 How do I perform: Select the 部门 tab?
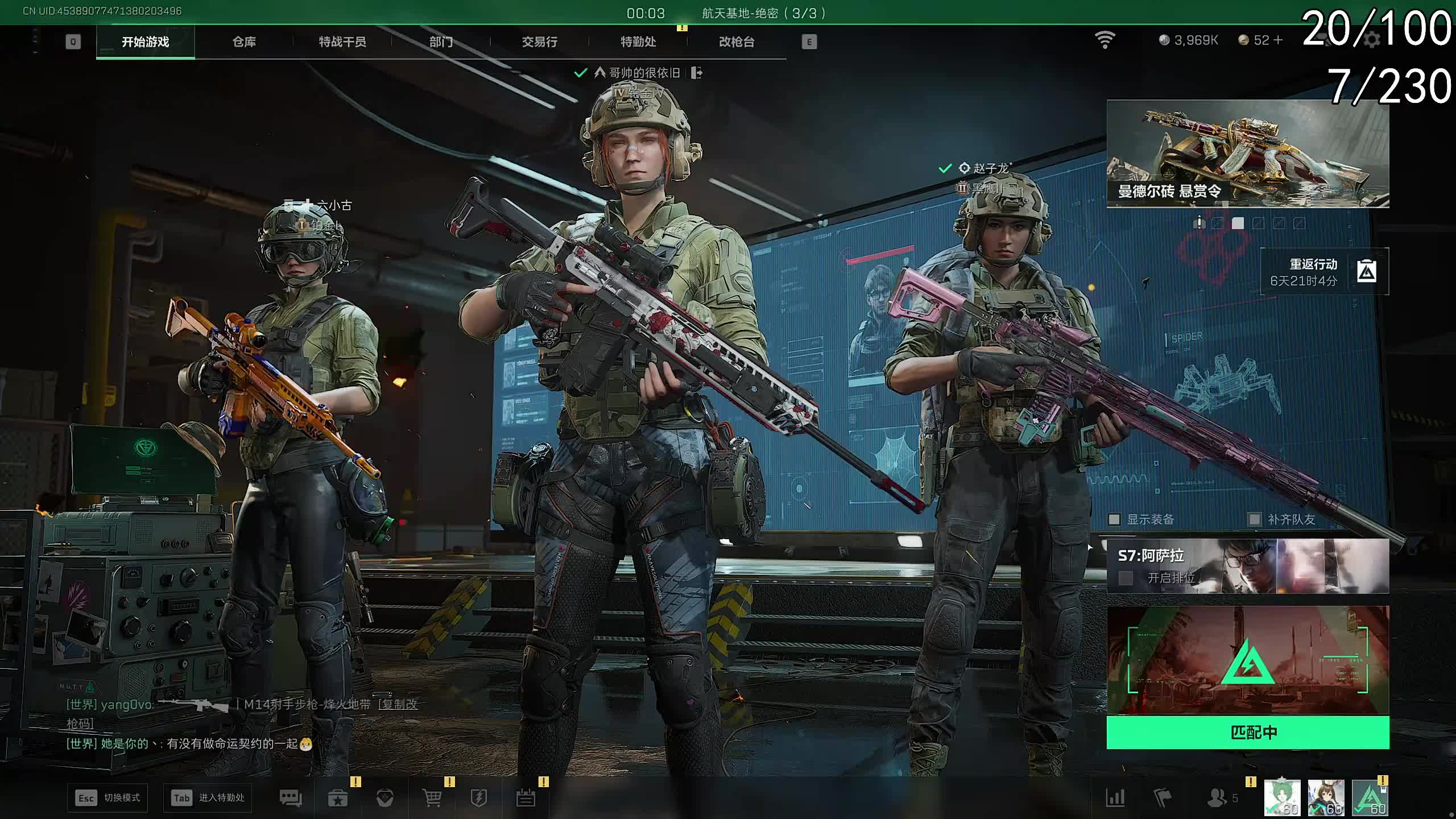(441, 42)
